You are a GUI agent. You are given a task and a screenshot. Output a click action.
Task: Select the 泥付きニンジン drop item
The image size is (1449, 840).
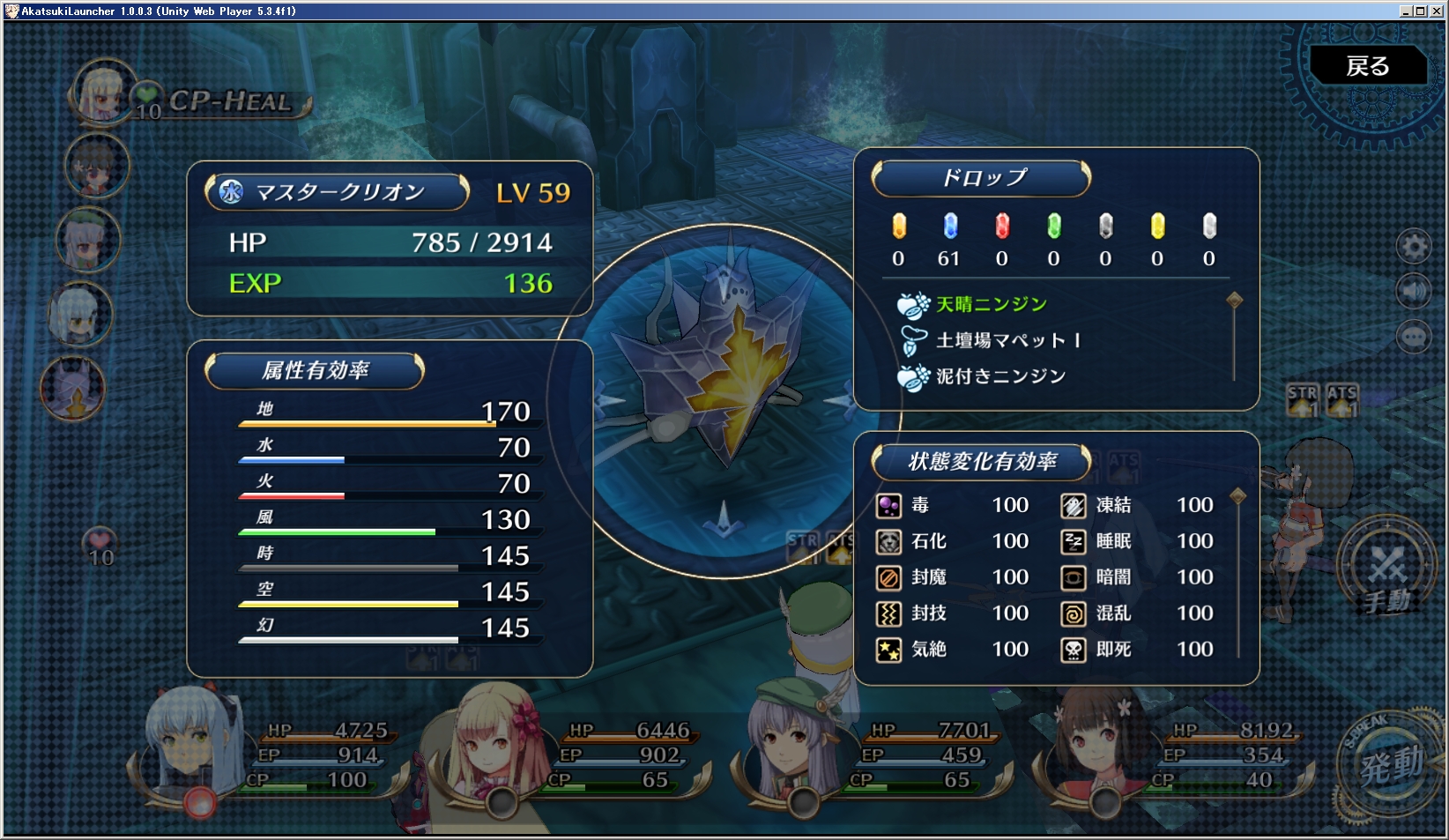click(x=1000, y=376)
